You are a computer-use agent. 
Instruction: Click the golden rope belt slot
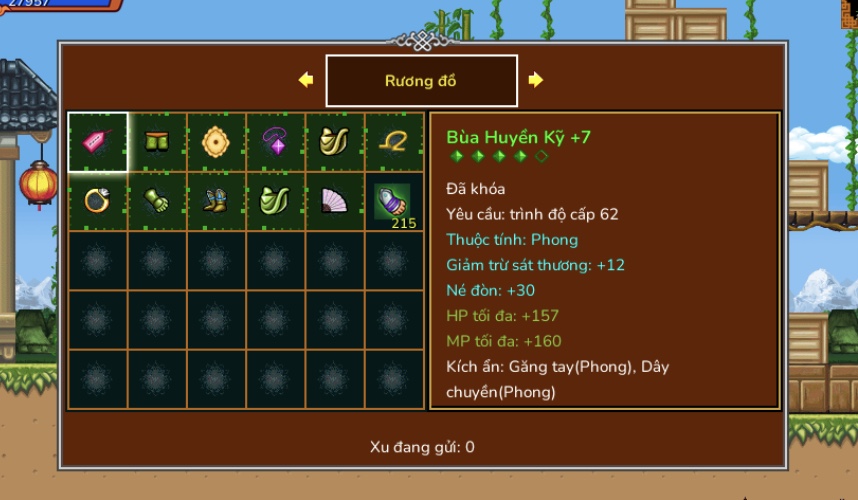393,142
